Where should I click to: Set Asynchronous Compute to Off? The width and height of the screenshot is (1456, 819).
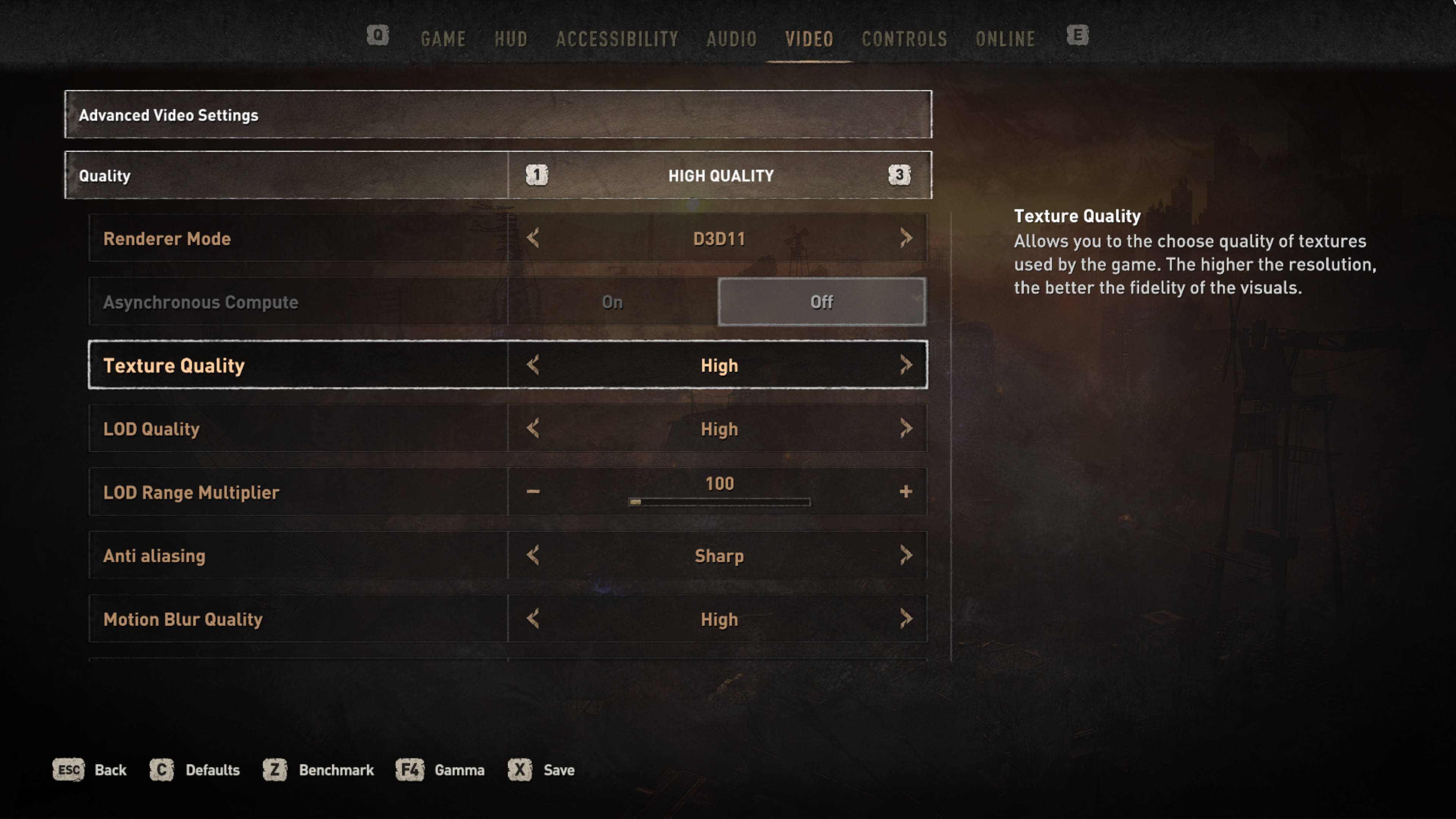821,302
